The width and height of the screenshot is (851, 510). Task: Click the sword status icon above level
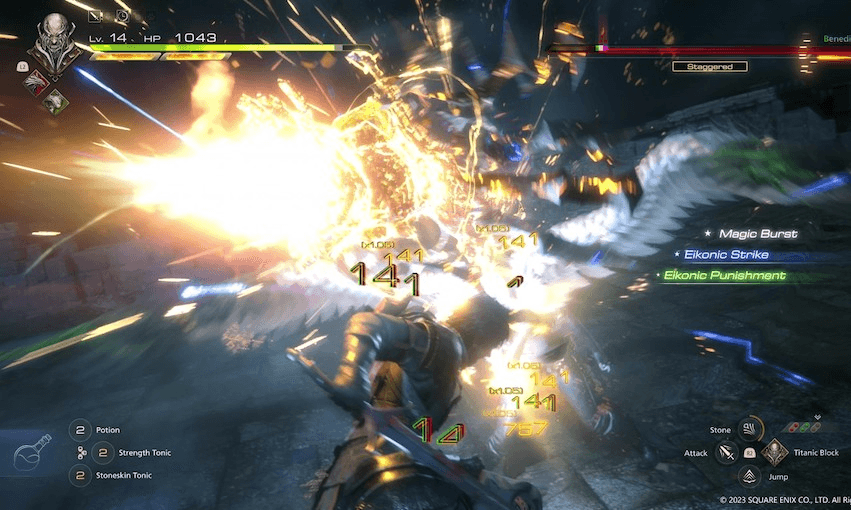click(95, 16)
